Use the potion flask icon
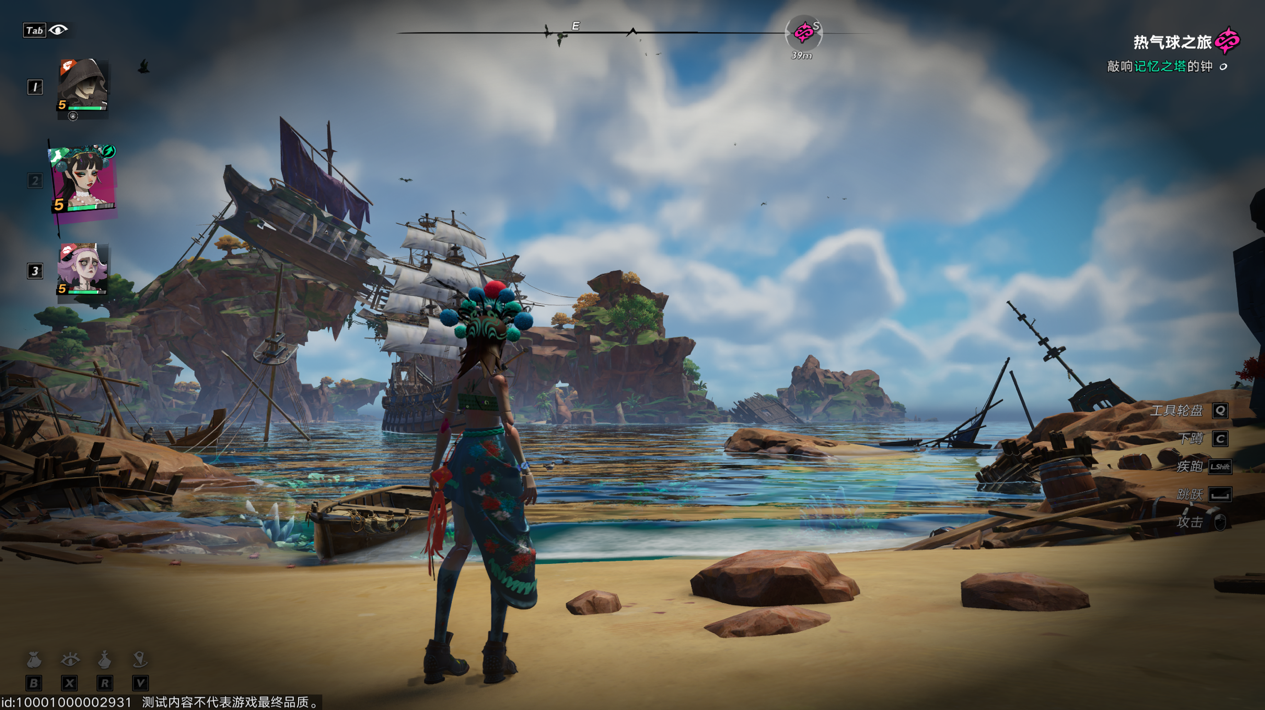 click(104, 659)
